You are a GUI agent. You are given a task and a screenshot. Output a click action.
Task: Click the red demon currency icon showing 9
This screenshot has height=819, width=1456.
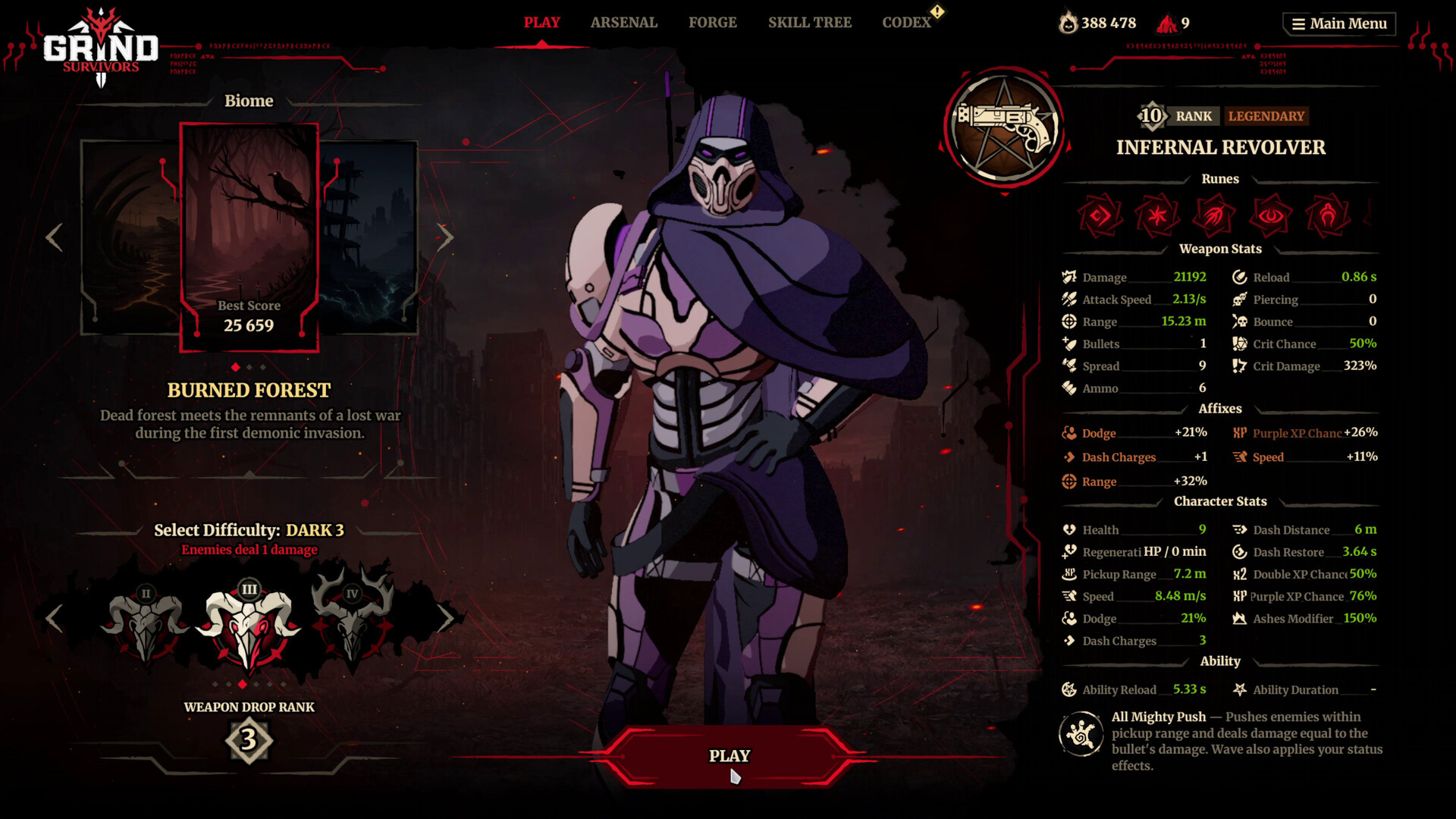[1167, 23]
